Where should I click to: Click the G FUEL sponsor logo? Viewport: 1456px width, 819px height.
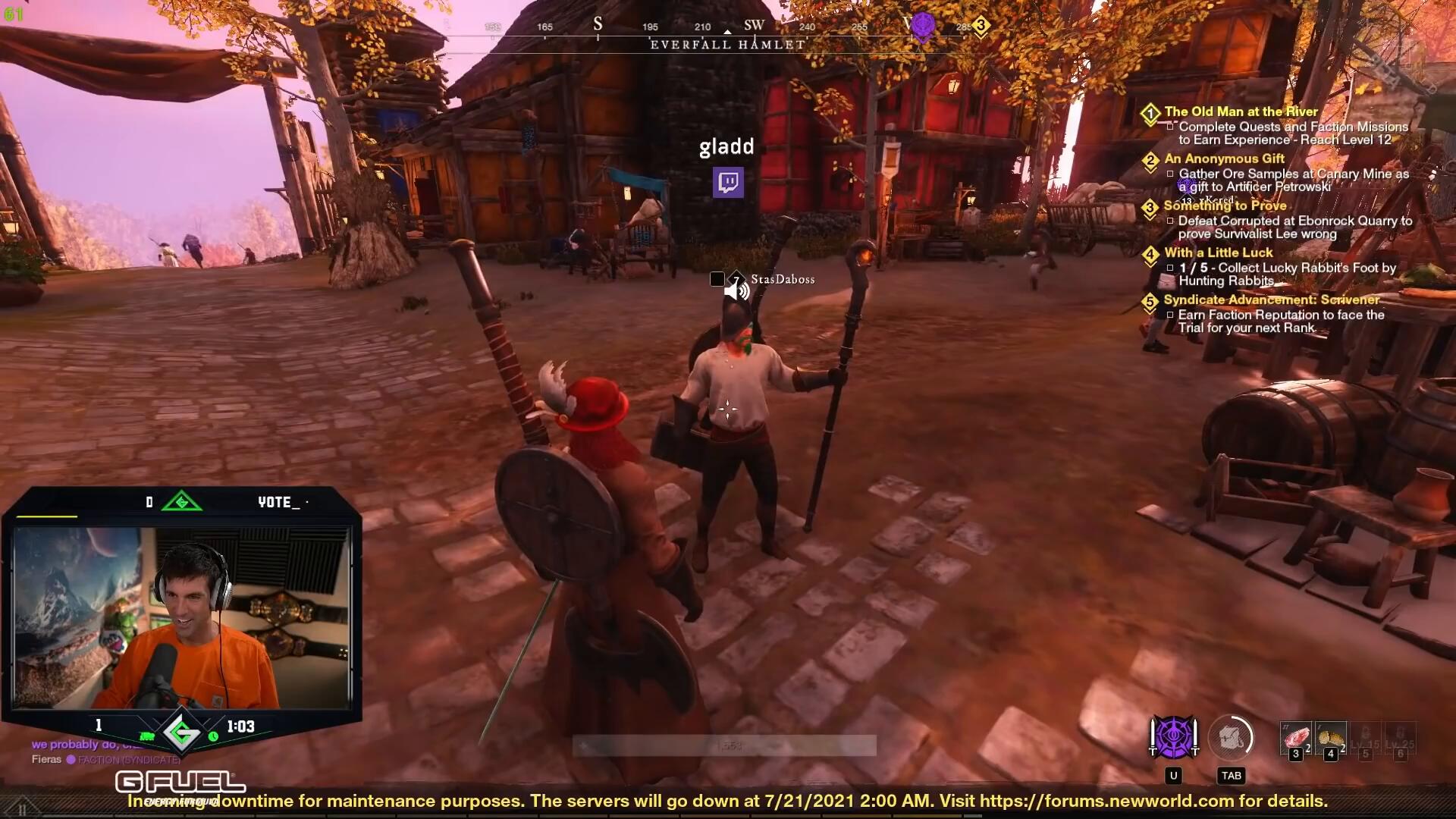(180, 783)
